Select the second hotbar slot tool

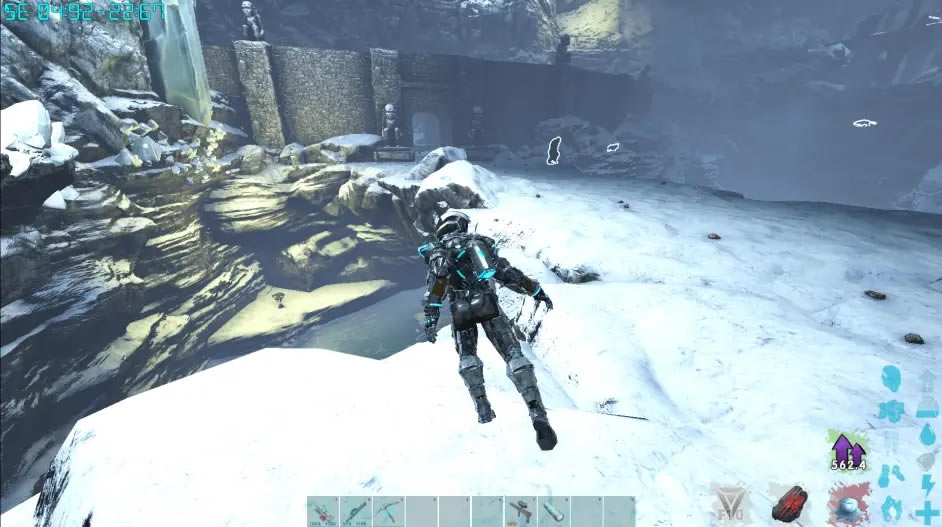coord(355,511)
